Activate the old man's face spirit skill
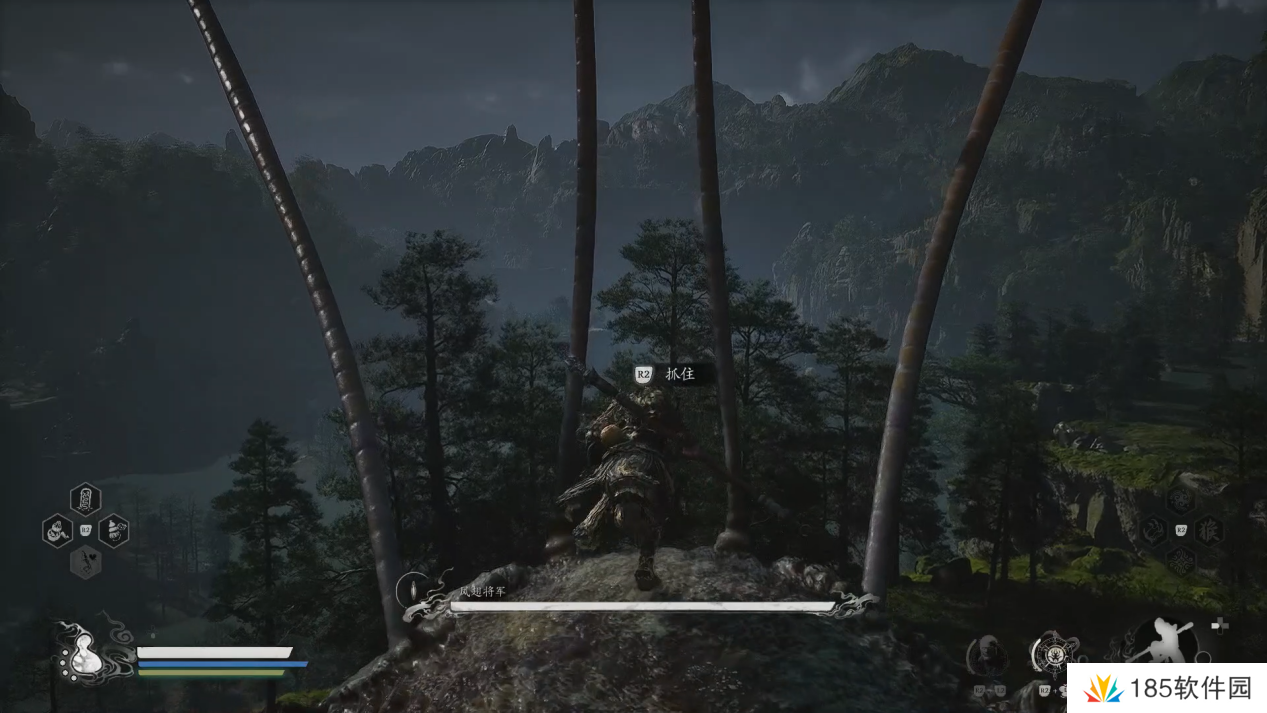Screen dimensions: 1267x713 coord(988,656)
